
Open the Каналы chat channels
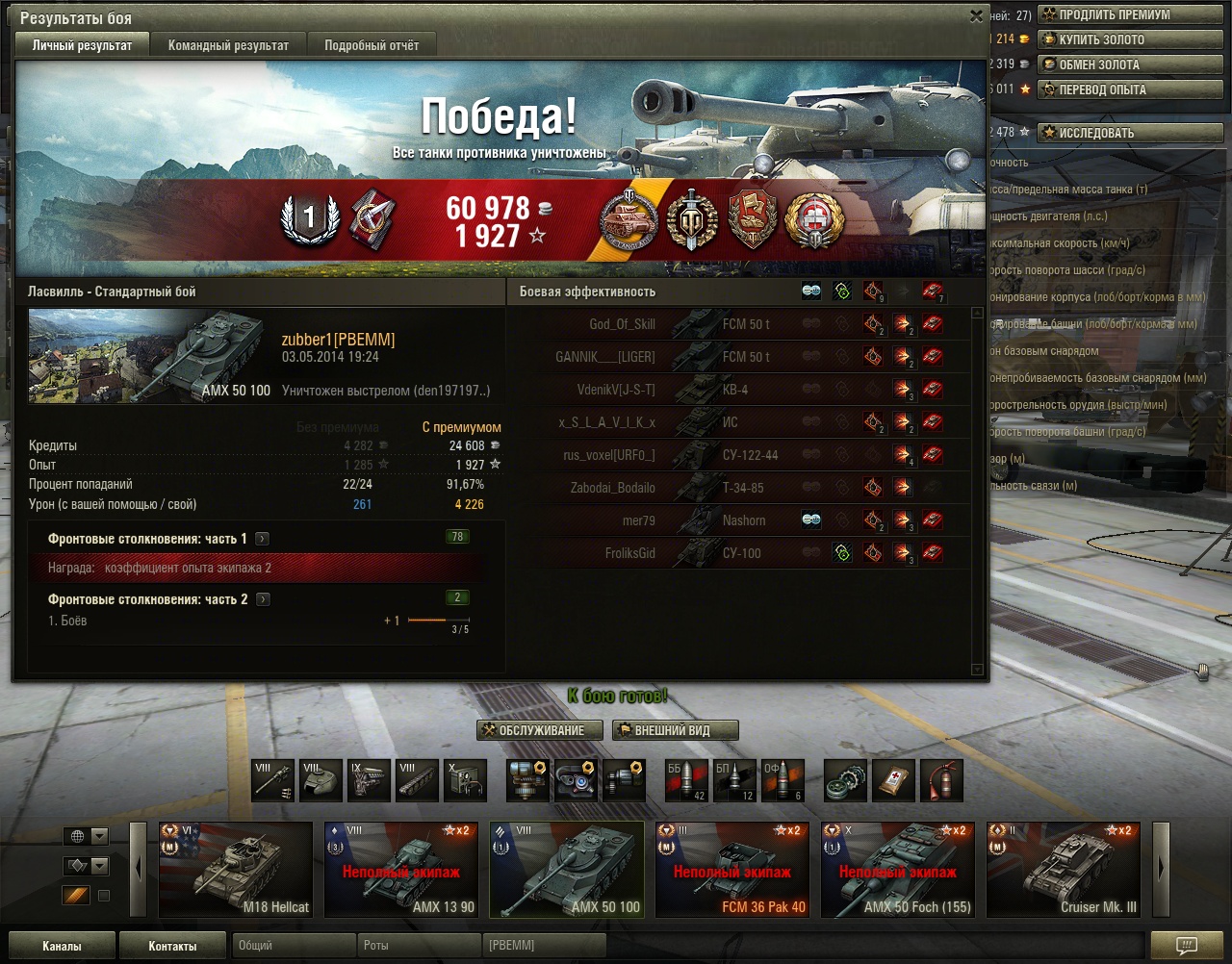click(x=62, y=946)
